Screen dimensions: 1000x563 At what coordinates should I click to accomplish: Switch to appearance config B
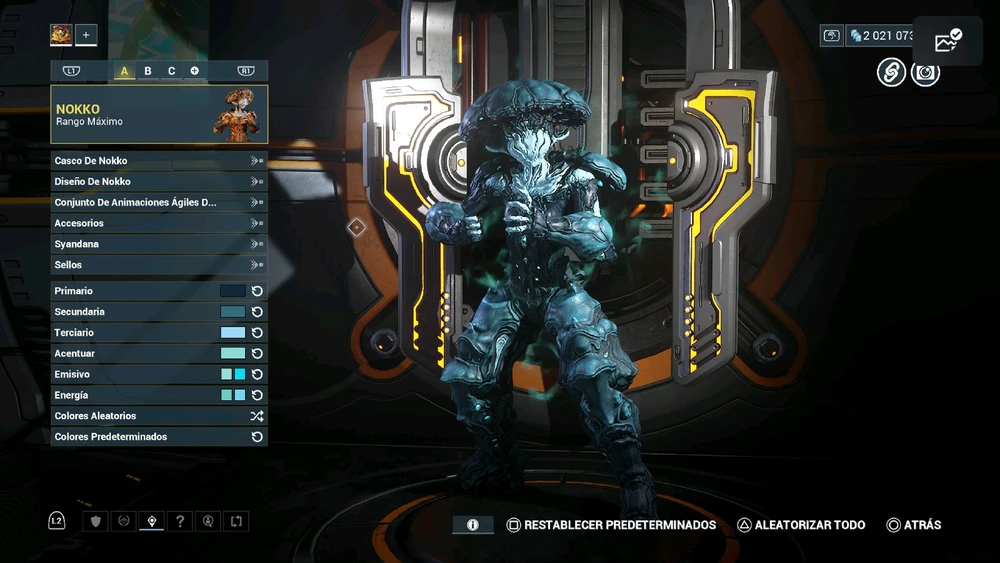[148, 71]
